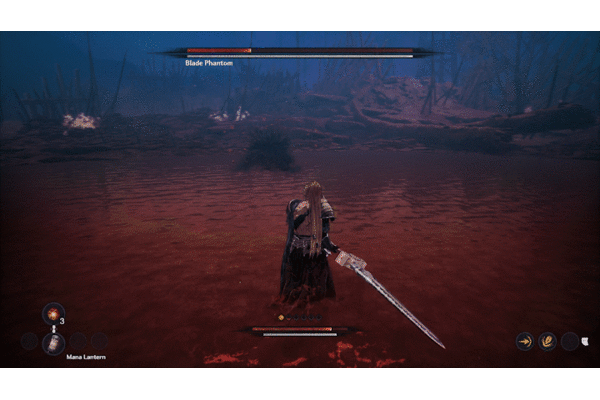Use the fiery orb consumable slot
Viewport: 600px width, 400px height.
(x=52, y=313)
